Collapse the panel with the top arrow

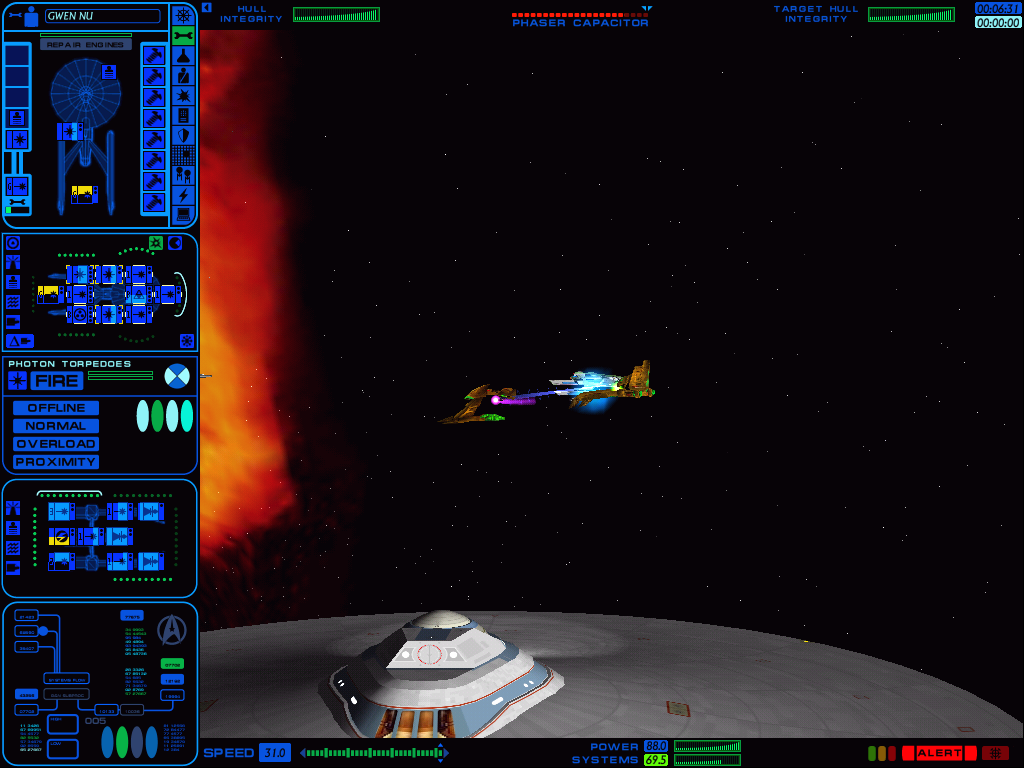click(x=206, y=7)
